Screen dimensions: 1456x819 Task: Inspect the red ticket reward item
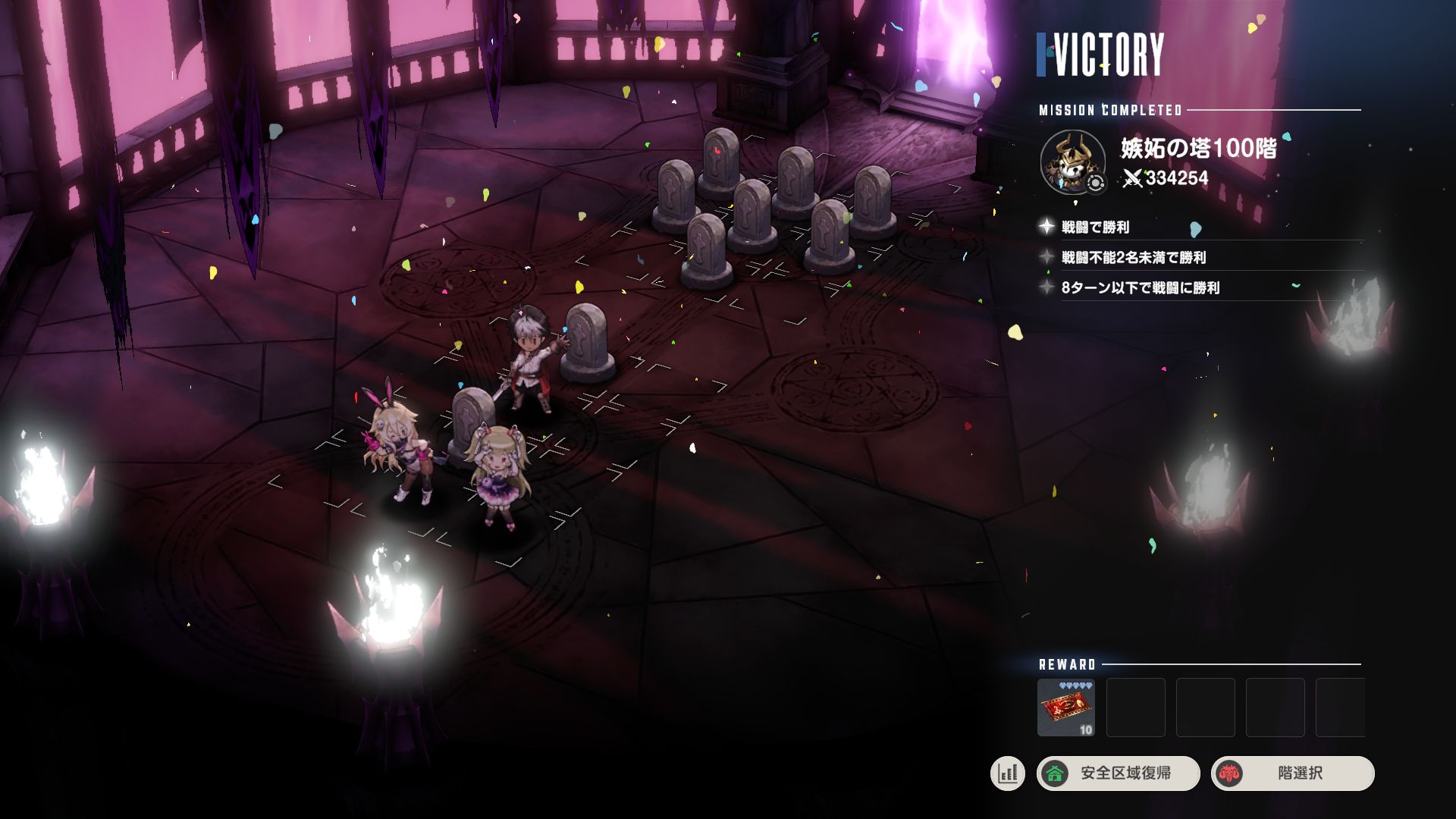click(1065, 708)
